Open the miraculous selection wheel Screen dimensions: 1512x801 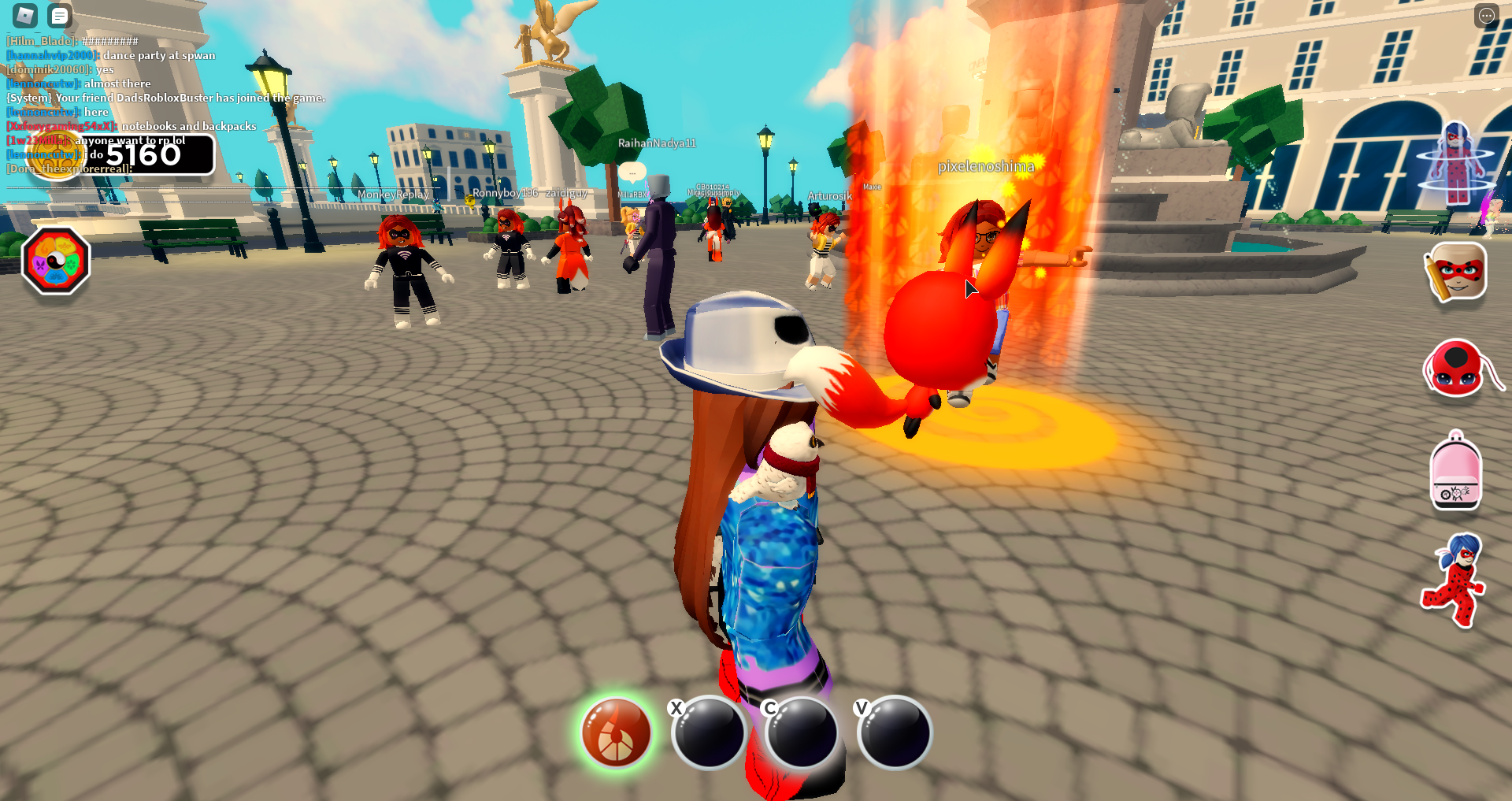coord(56,261)
